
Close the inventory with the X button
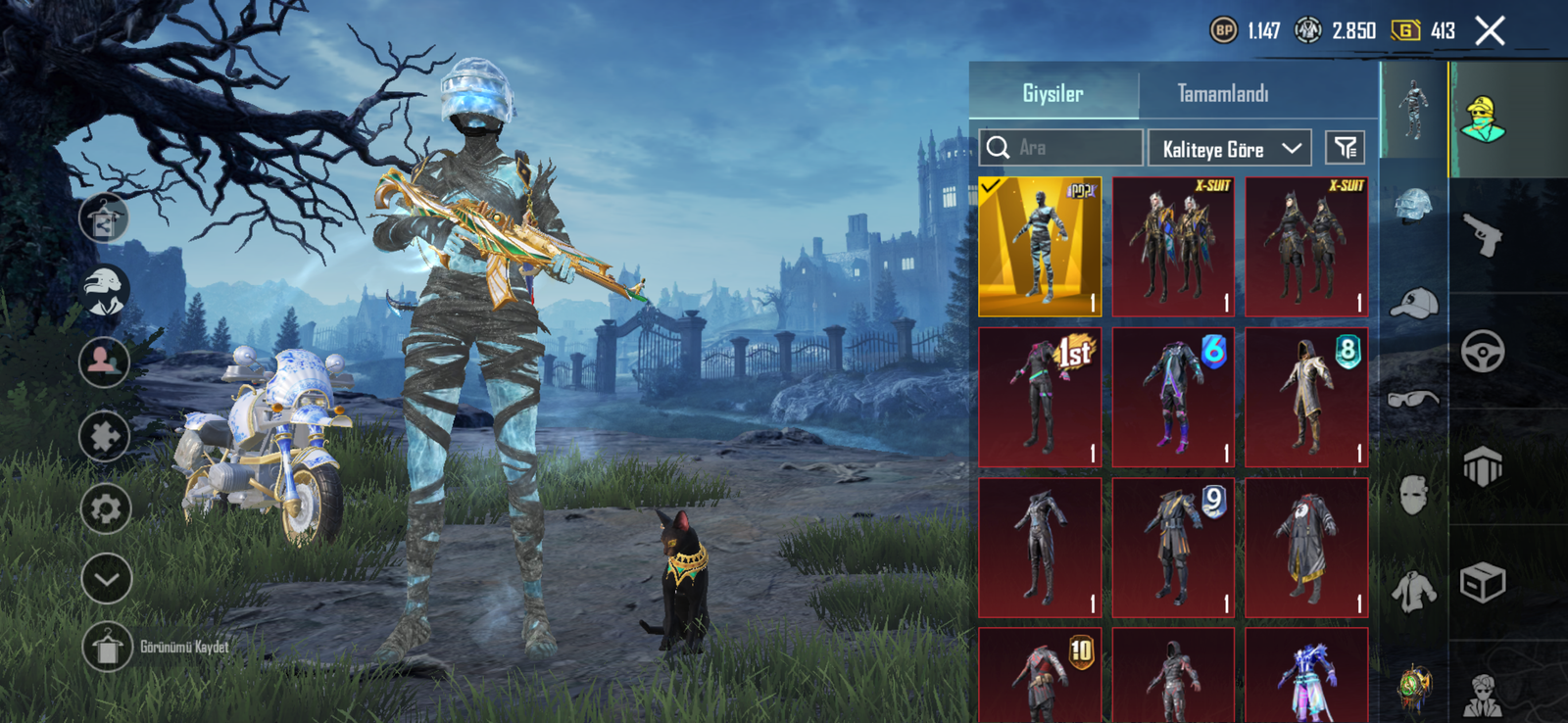click(x=1490, y=31)
